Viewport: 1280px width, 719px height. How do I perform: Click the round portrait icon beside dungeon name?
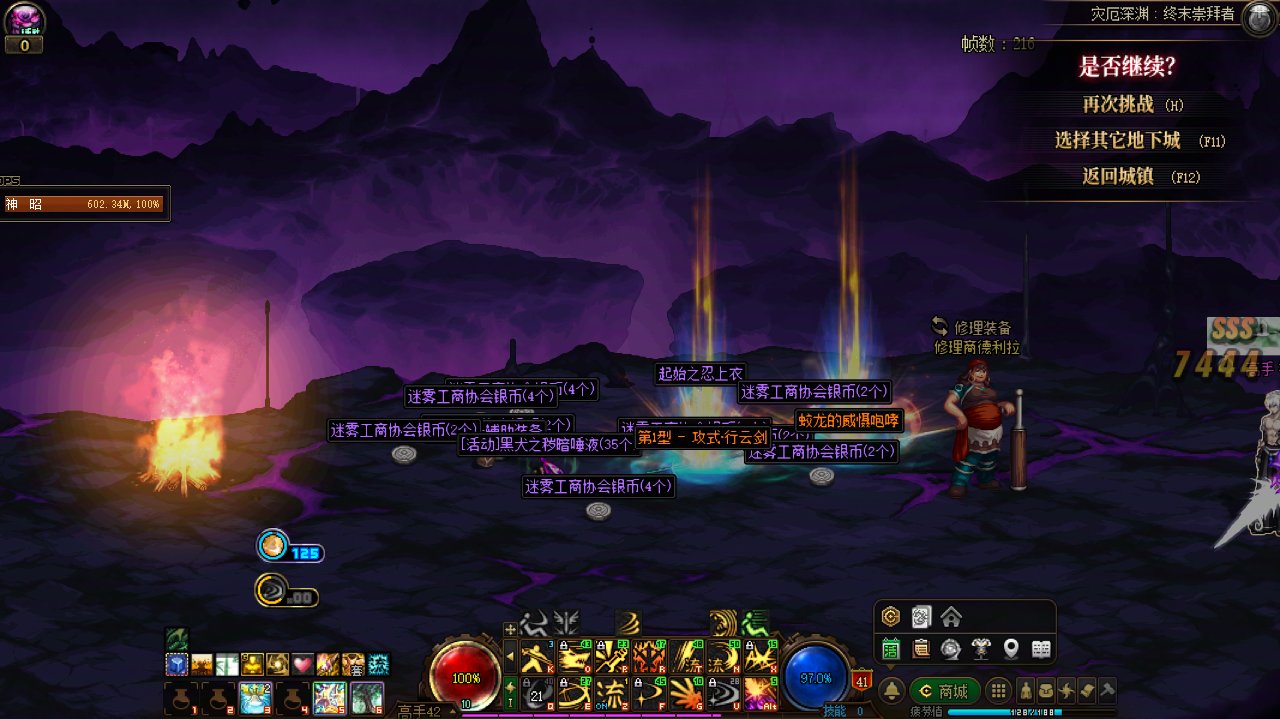[1257, 18]
